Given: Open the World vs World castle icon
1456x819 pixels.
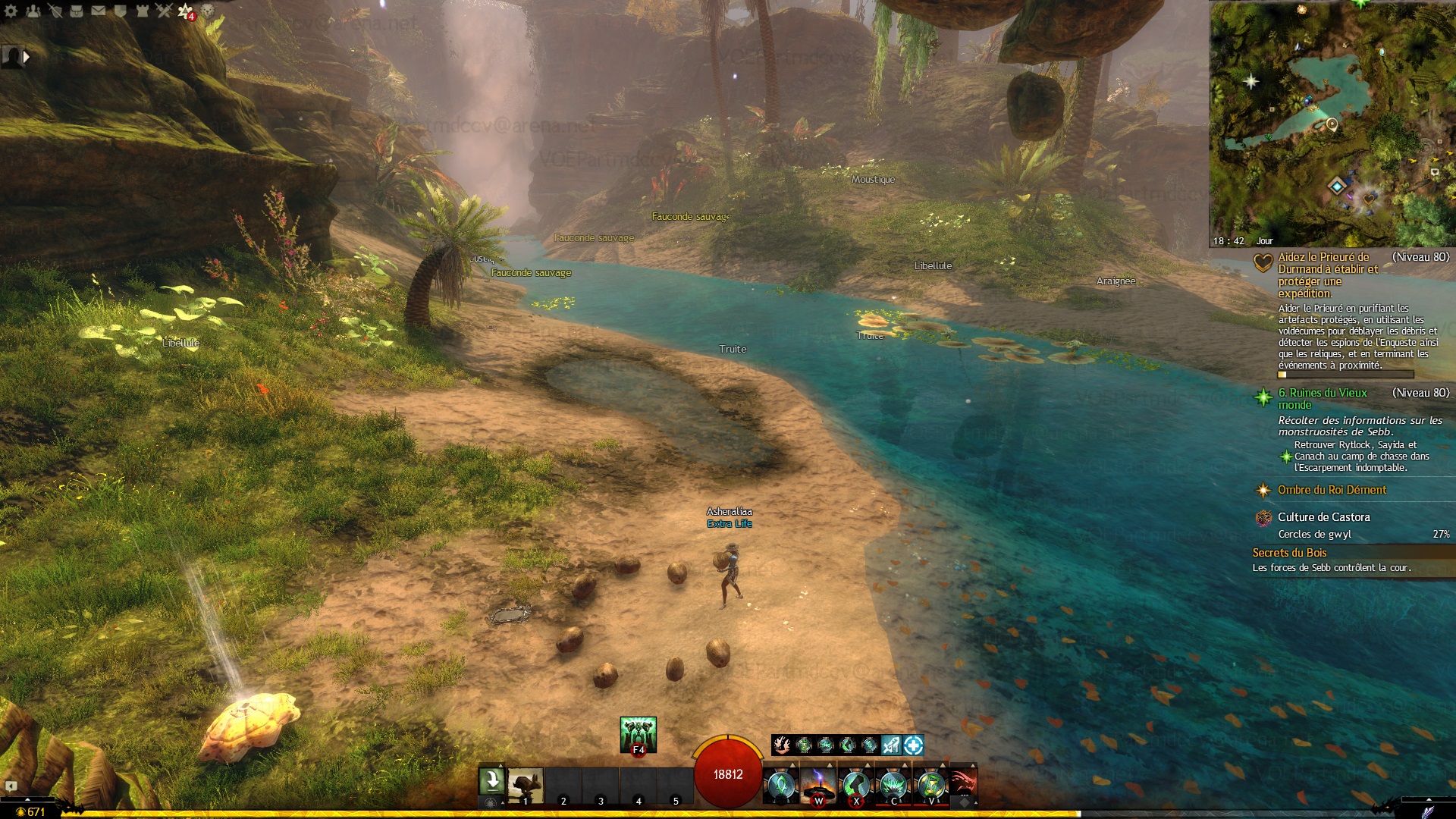Looking at the screenshot, I should point(143,11).
